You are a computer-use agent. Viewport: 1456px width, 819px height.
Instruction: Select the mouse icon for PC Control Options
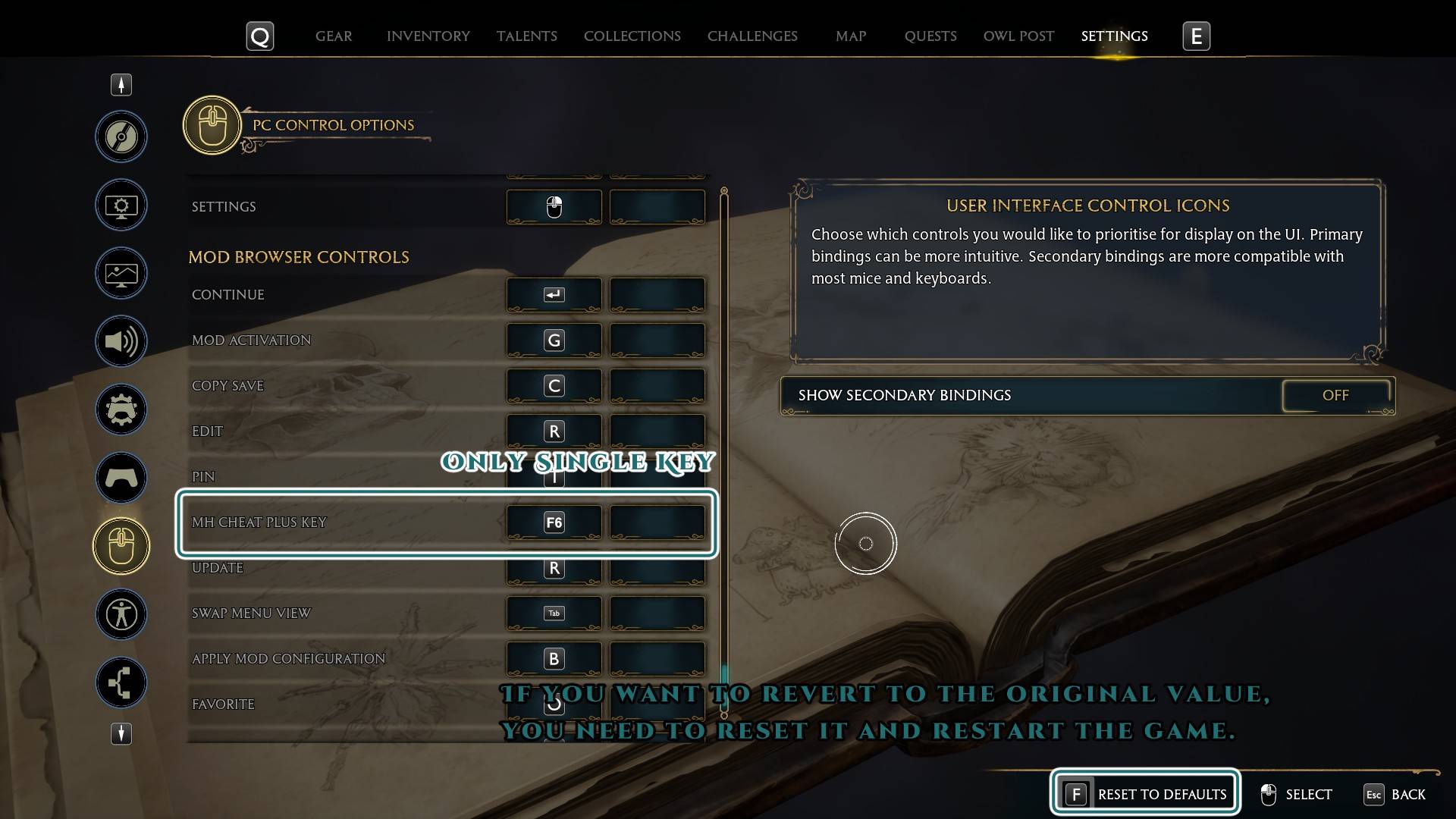pos(121,545)
